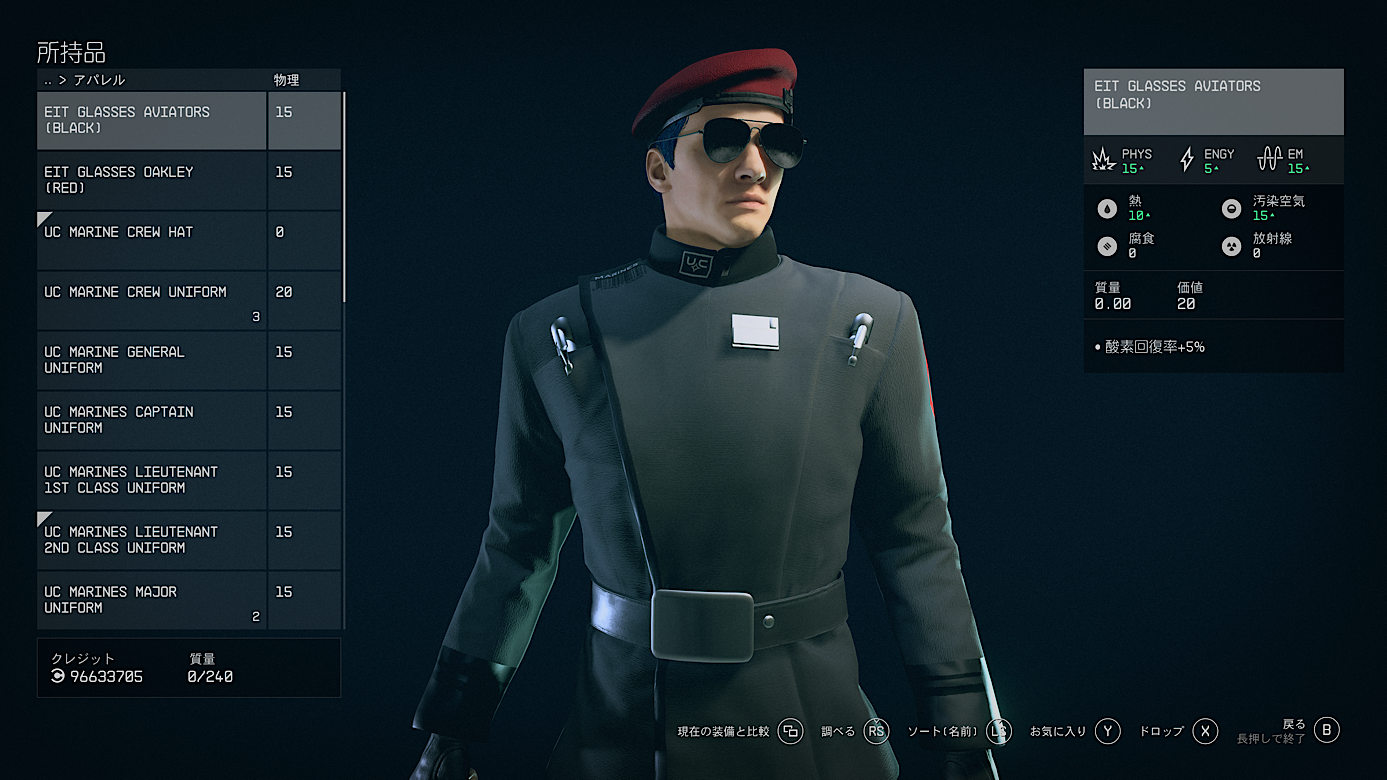Viewport: 1387px width, 780px height.
Task: Select the UC Marine Crew Hat entry
Action: [152, 240]
